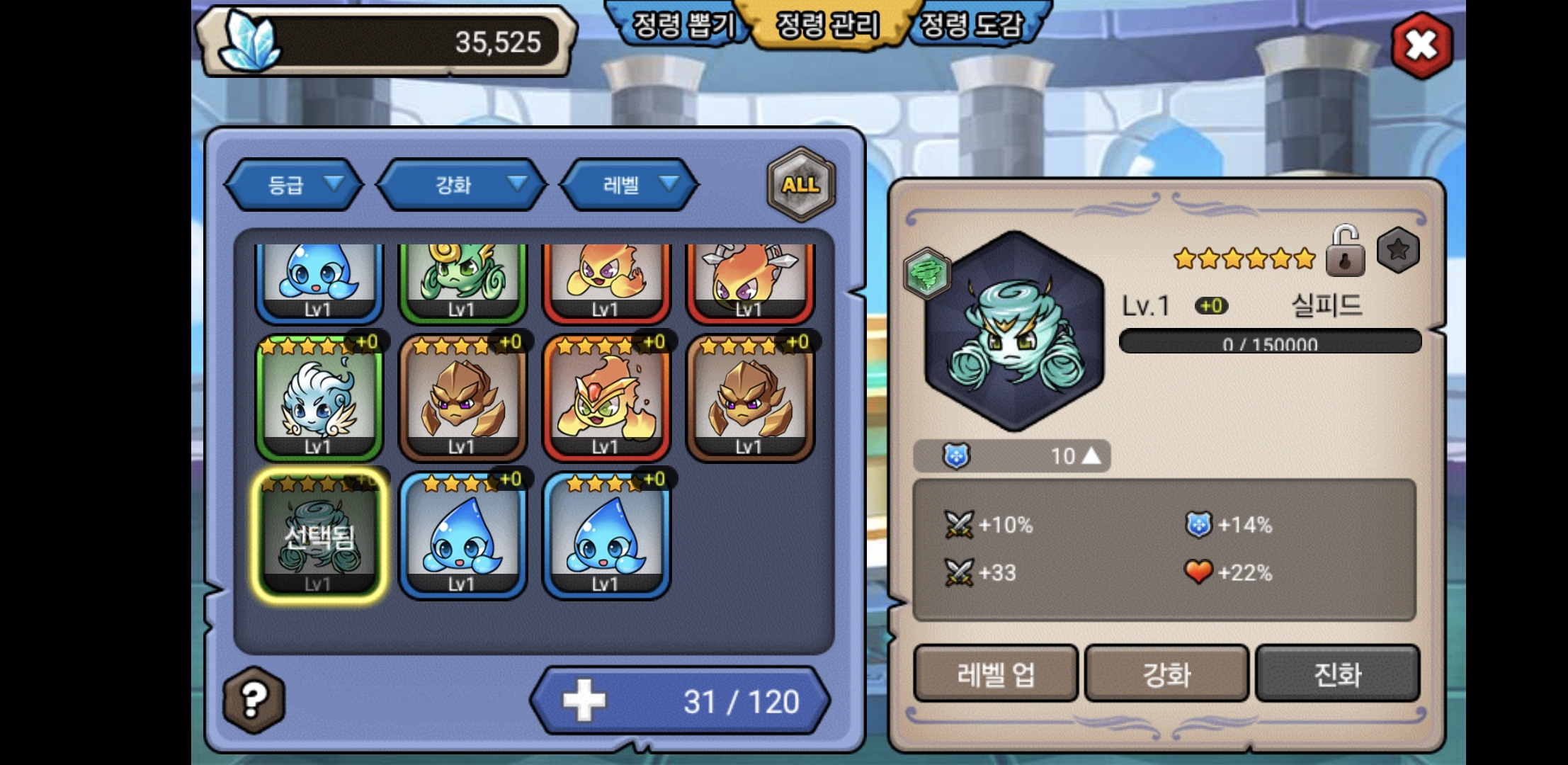
Task: Open the 강화 sort dropdown
Action: [x=462, y=185]
